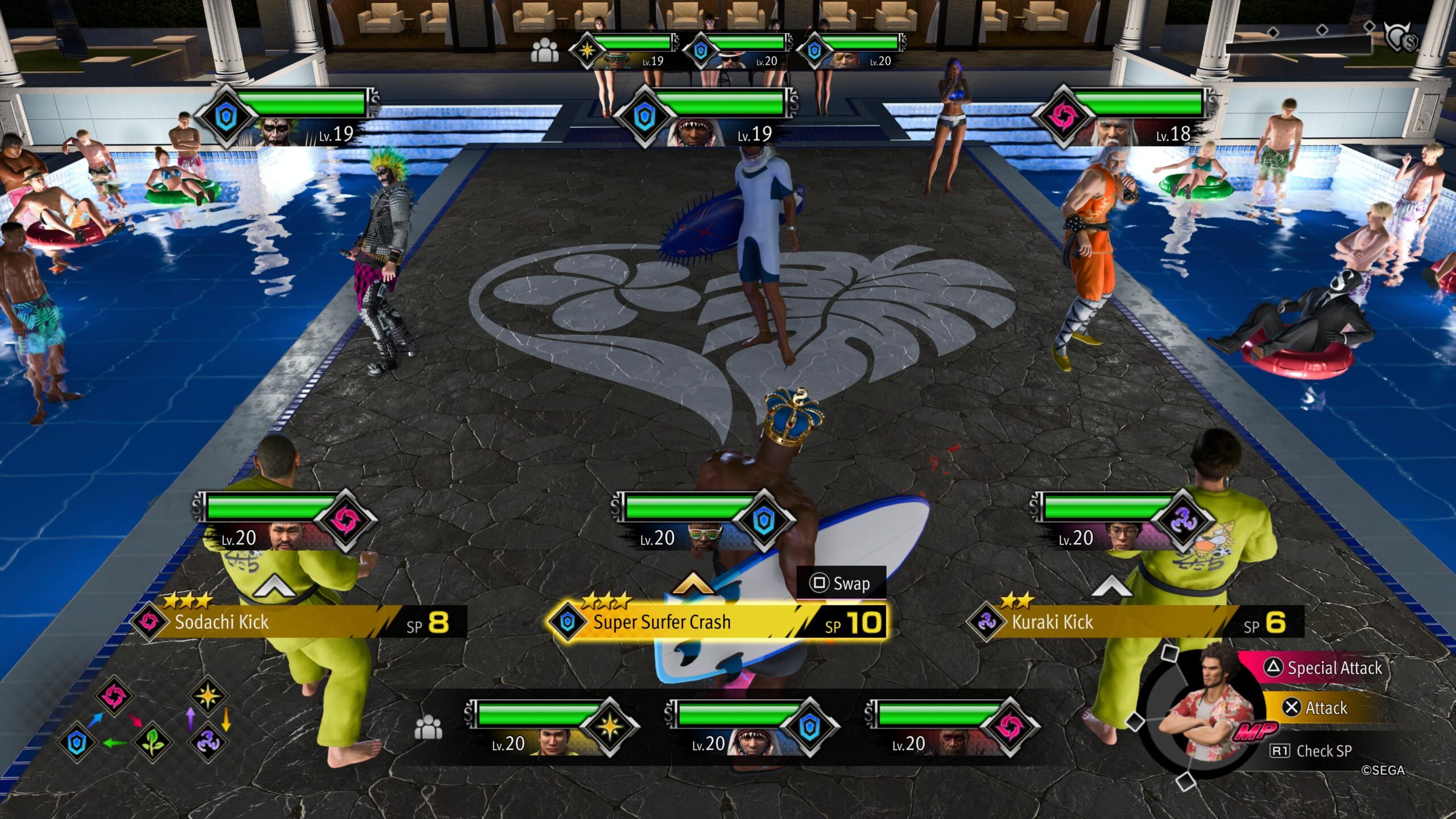The image size is (1456, 819).
Task: Click Ichiban's trainer portrait
Action: 1206,712
